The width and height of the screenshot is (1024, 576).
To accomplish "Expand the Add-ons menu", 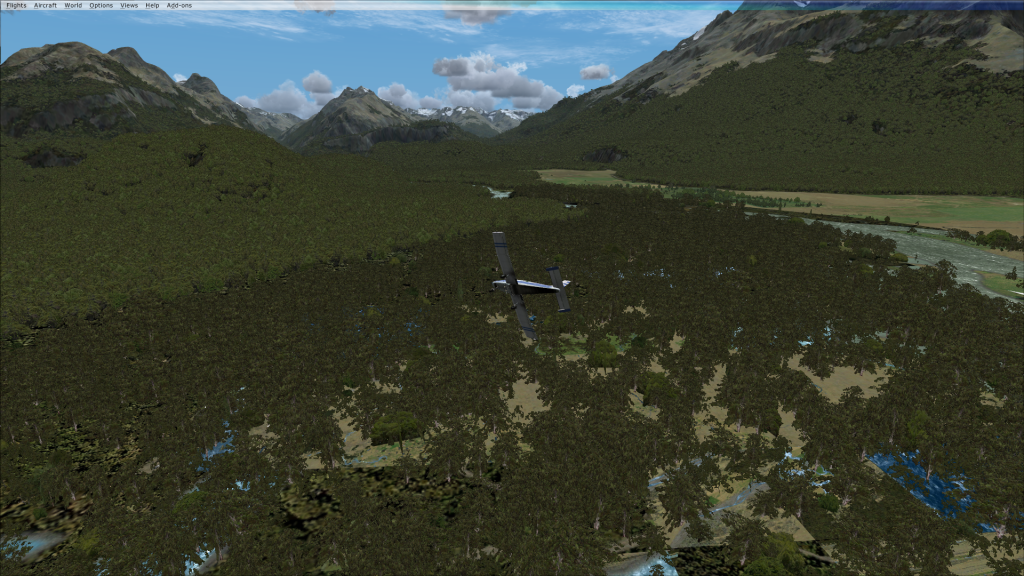I will click(x=178, y=5).
